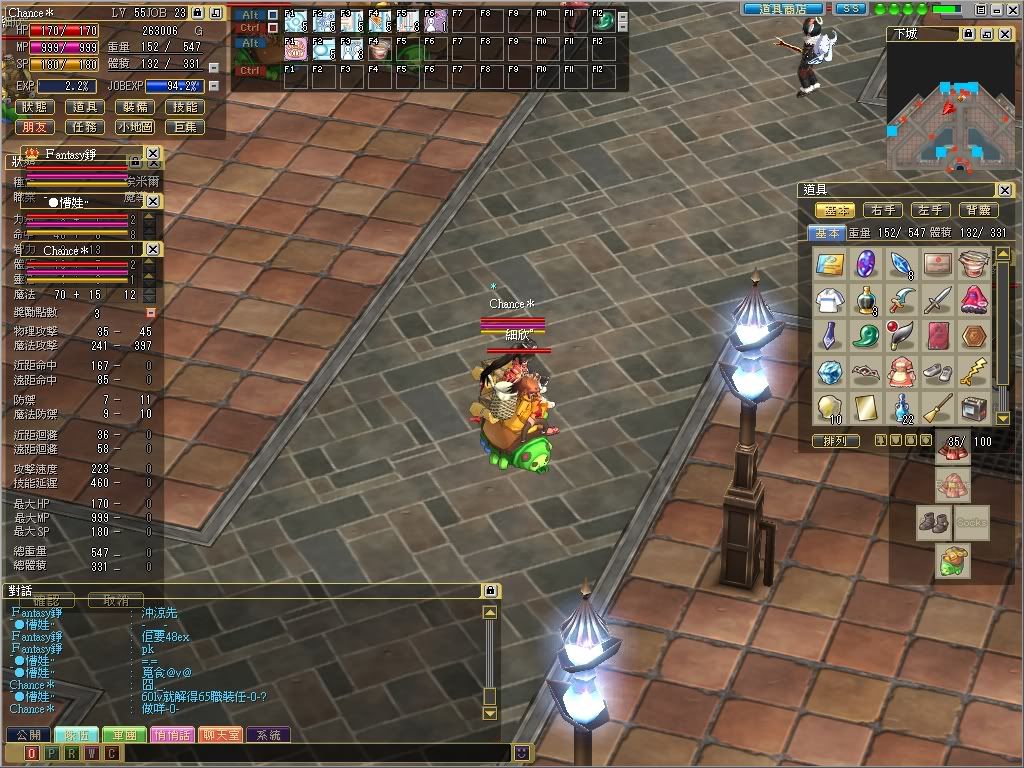Switch to the 右手 inventory tab
This screenshot has width=1024, height=768.
(x=882, y=210)
